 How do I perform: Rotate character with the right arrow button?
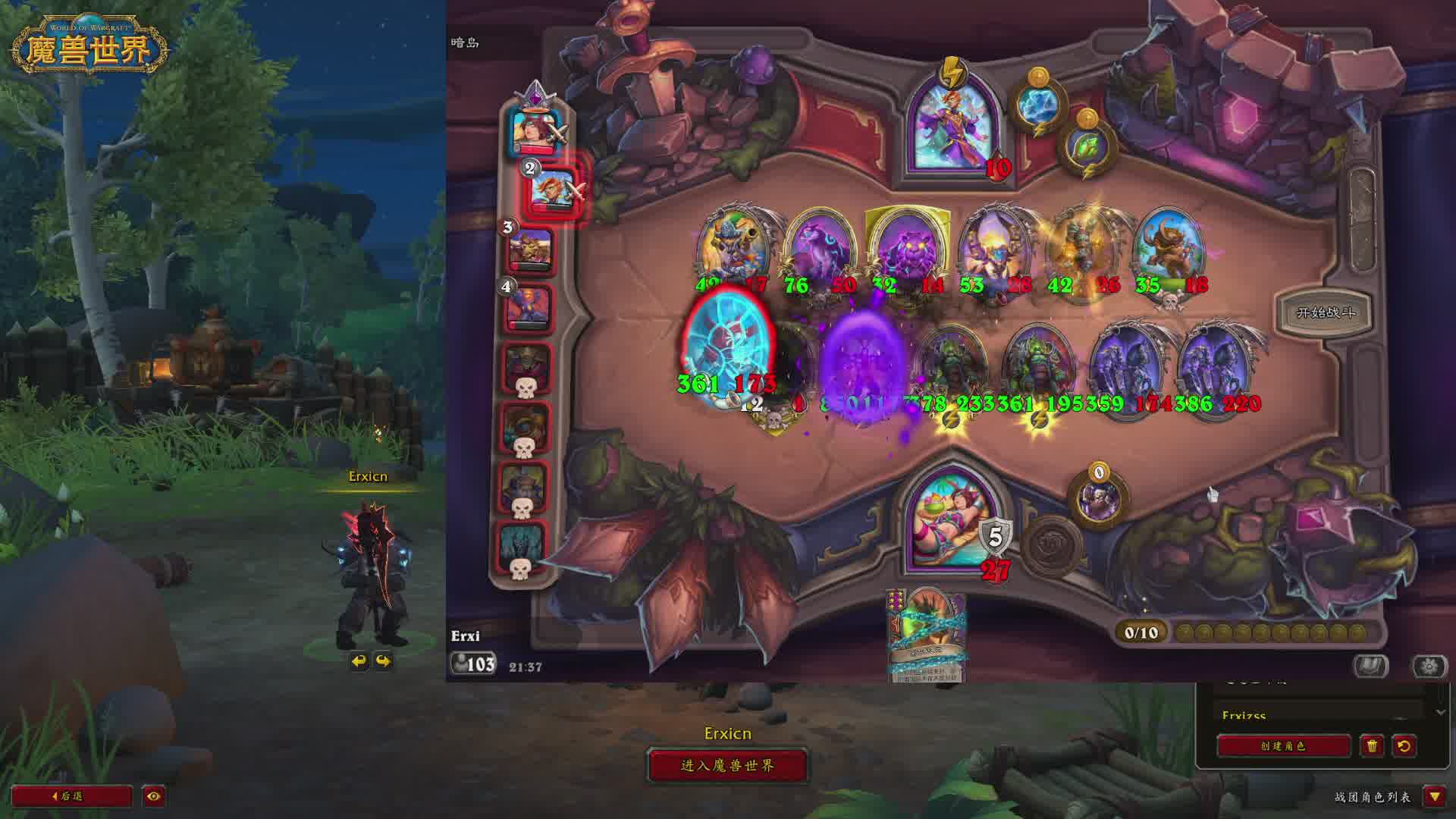click(383, 661)
